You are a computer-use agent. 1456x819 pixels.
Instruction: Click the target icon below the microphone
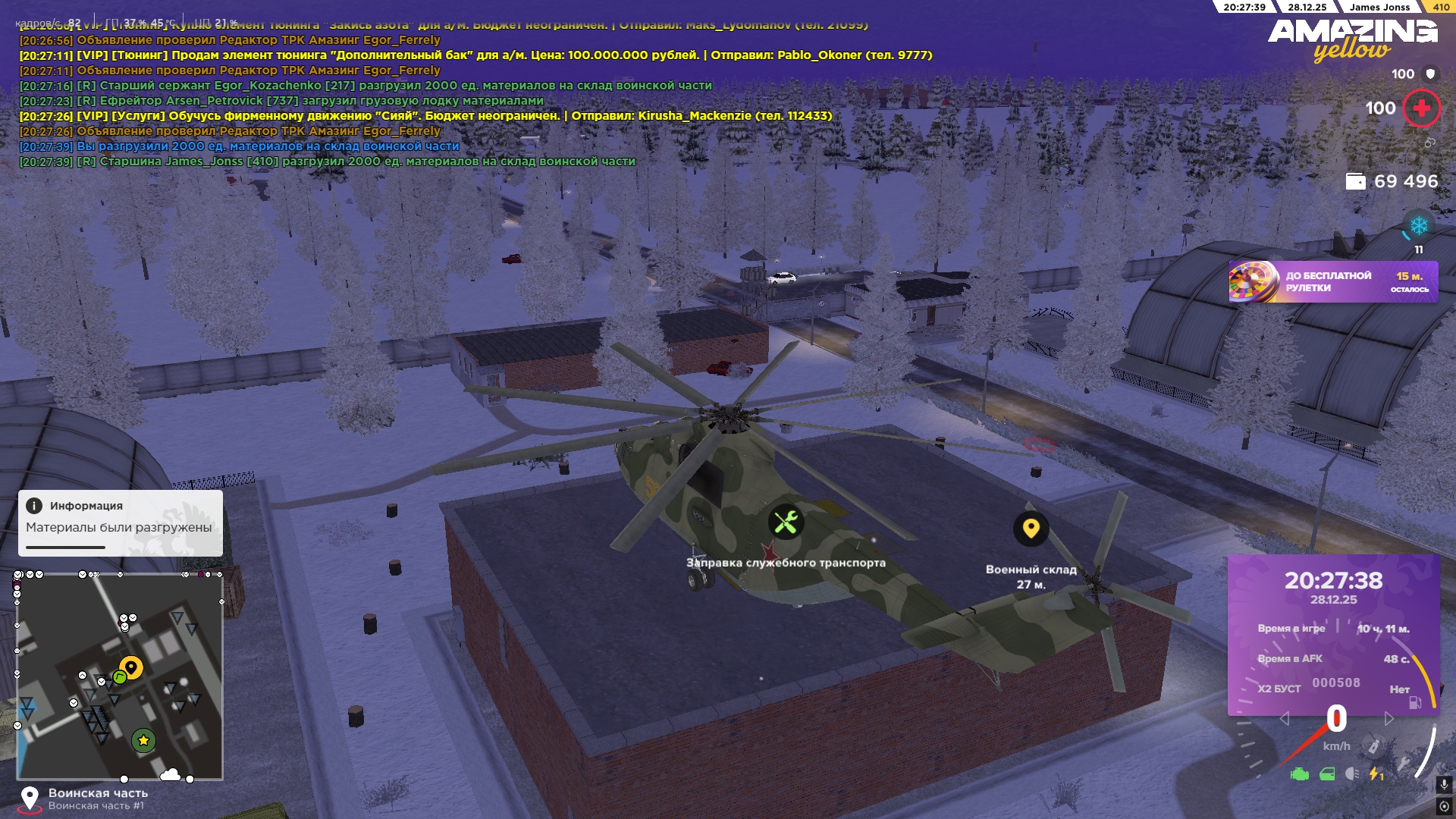click(x=1444, y=806)
